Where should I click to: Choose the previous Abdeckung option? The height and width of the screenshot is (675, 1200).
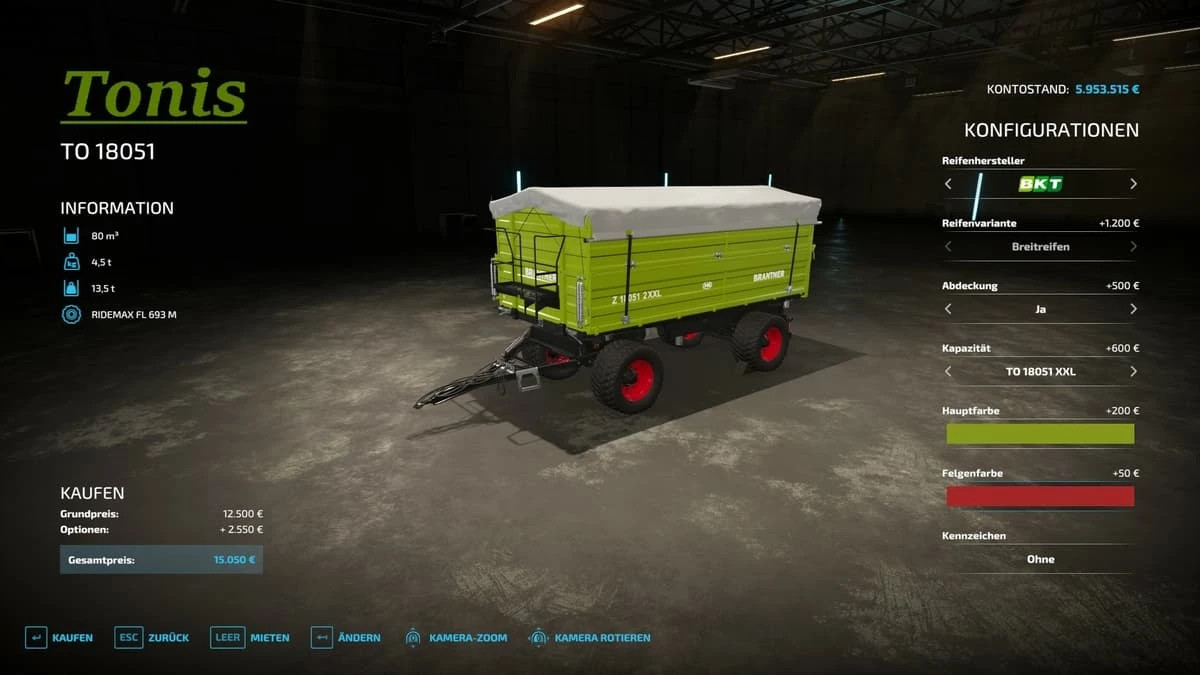click(948, 309)
